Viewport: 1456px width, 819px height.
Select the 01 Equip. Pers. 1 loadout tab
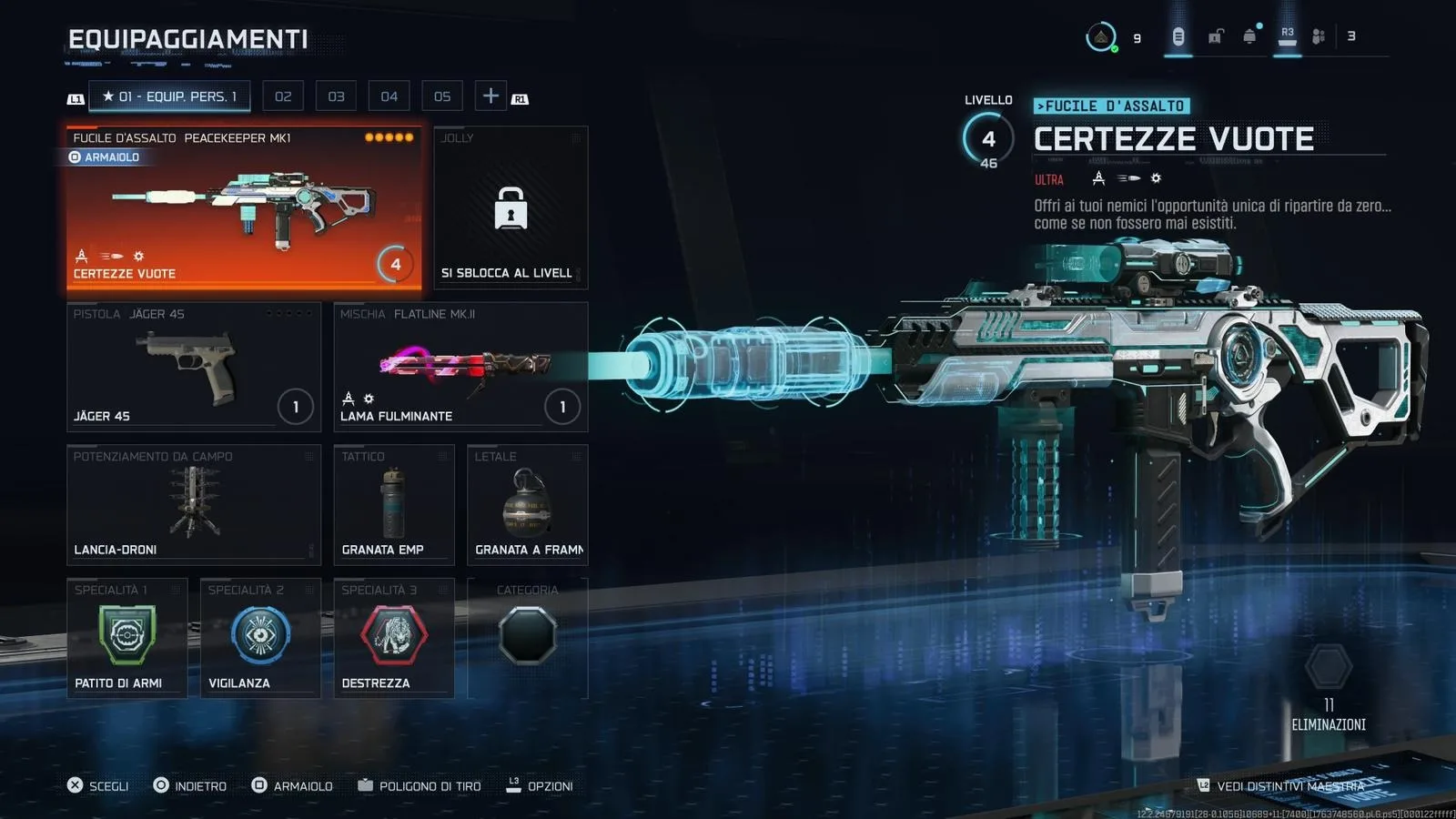pos(169,96)
